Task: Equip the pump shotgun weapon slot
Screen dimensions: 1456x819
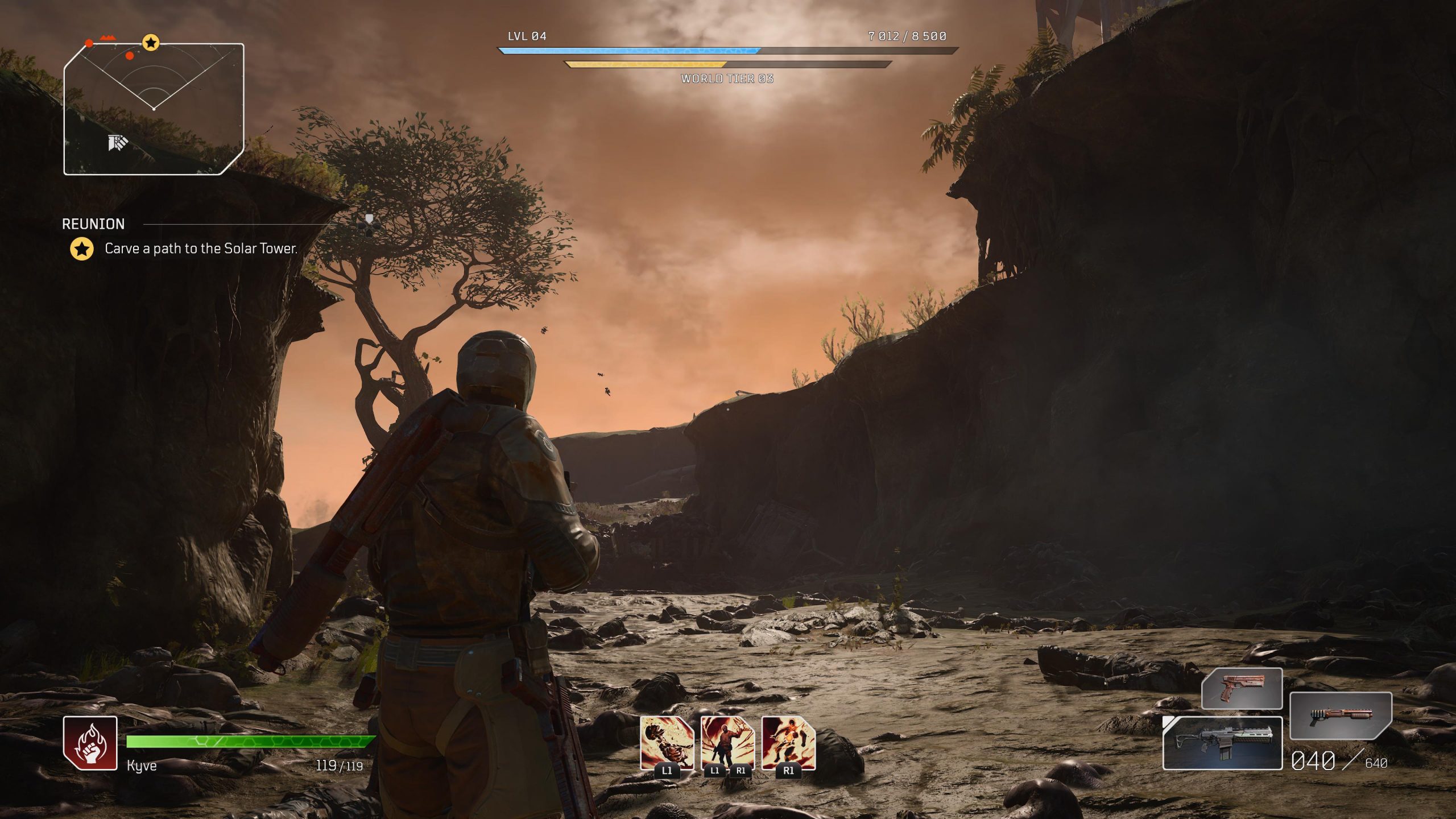Action: 1341,715
